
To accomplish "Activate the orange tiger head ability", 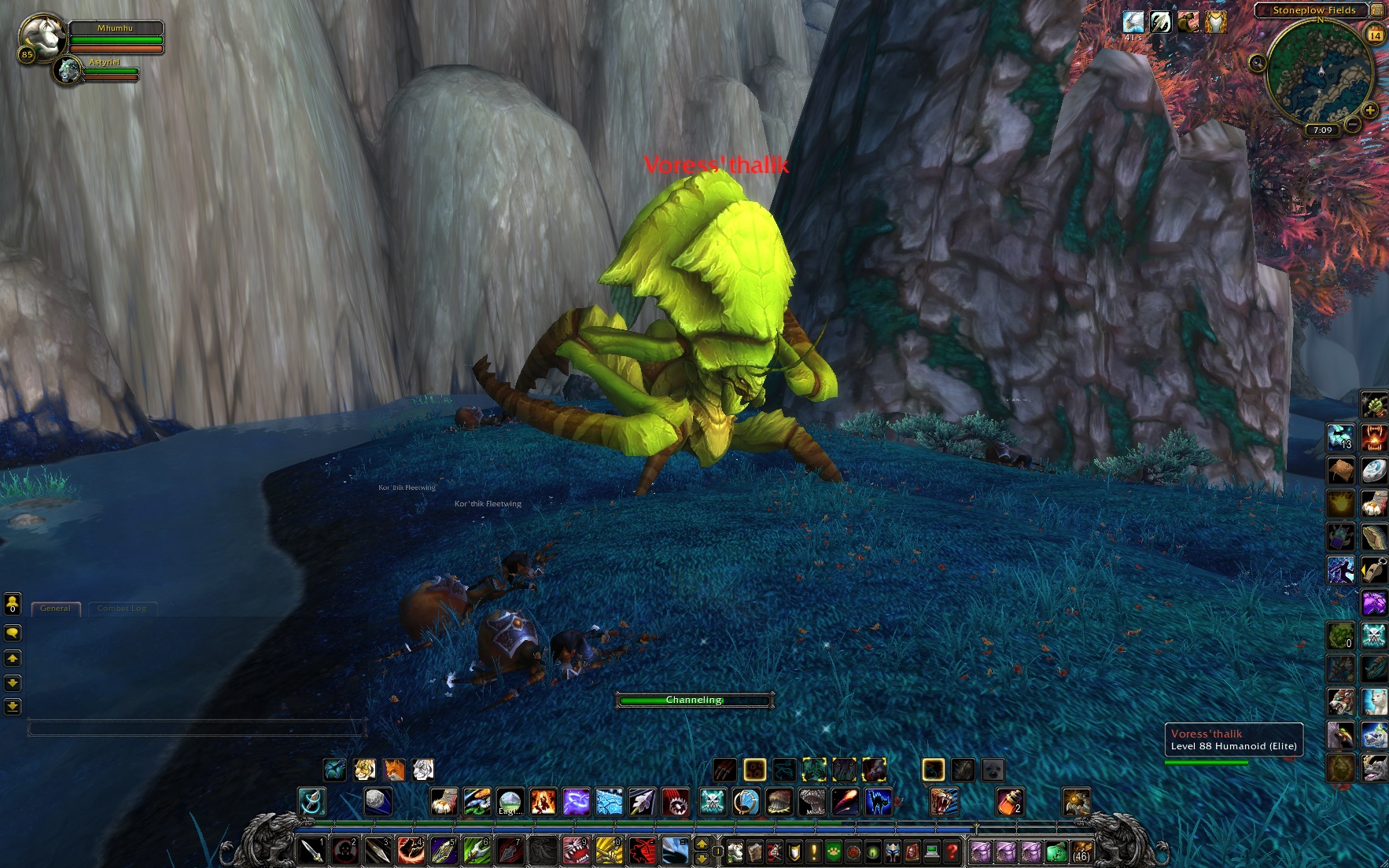I will coord(945,802).
